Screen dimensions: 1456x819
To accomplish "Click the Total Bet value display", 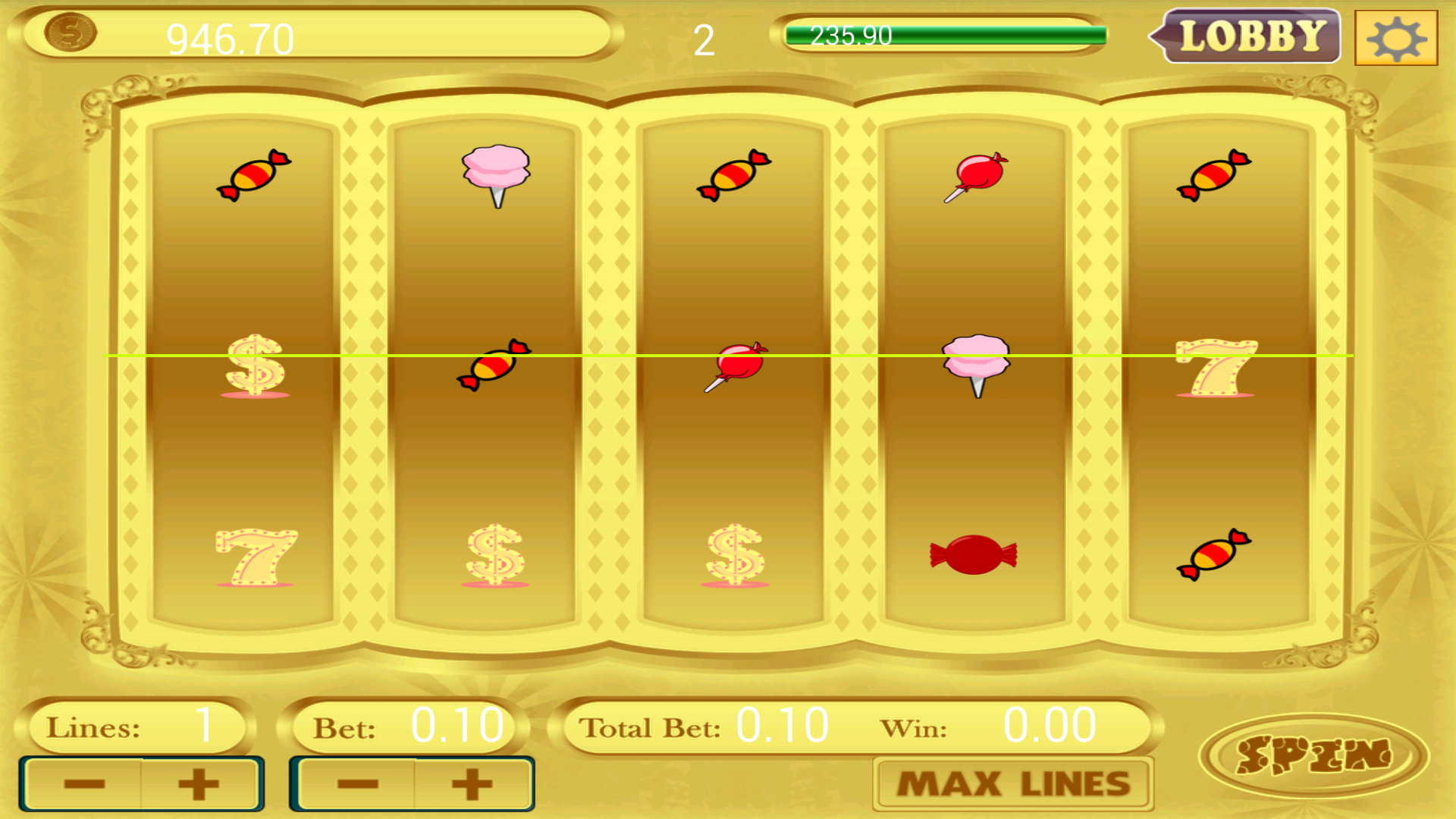I will (x=782, y=724).
